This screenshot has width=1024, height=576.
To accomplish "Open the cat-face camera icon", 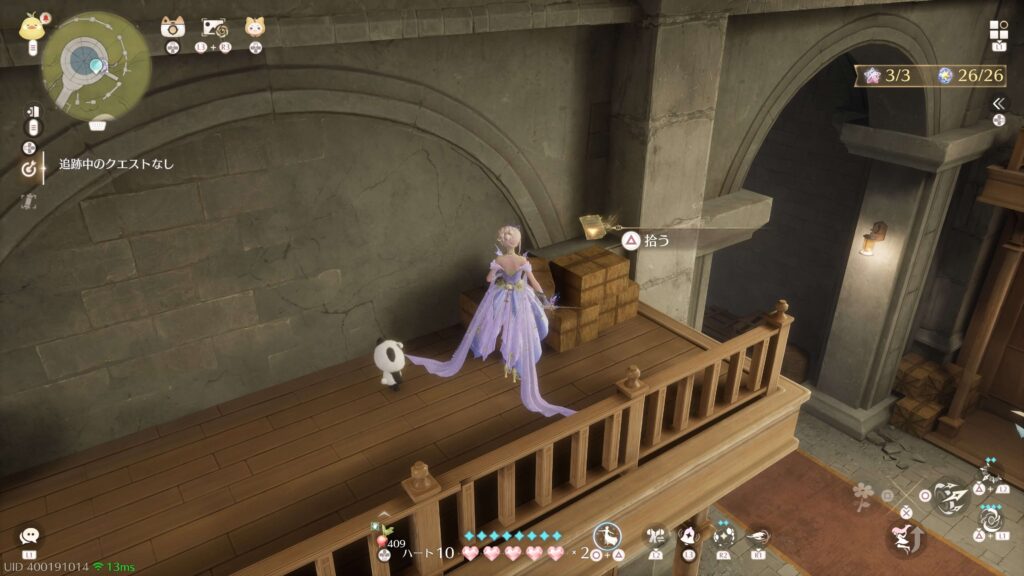I will [173, 27].
